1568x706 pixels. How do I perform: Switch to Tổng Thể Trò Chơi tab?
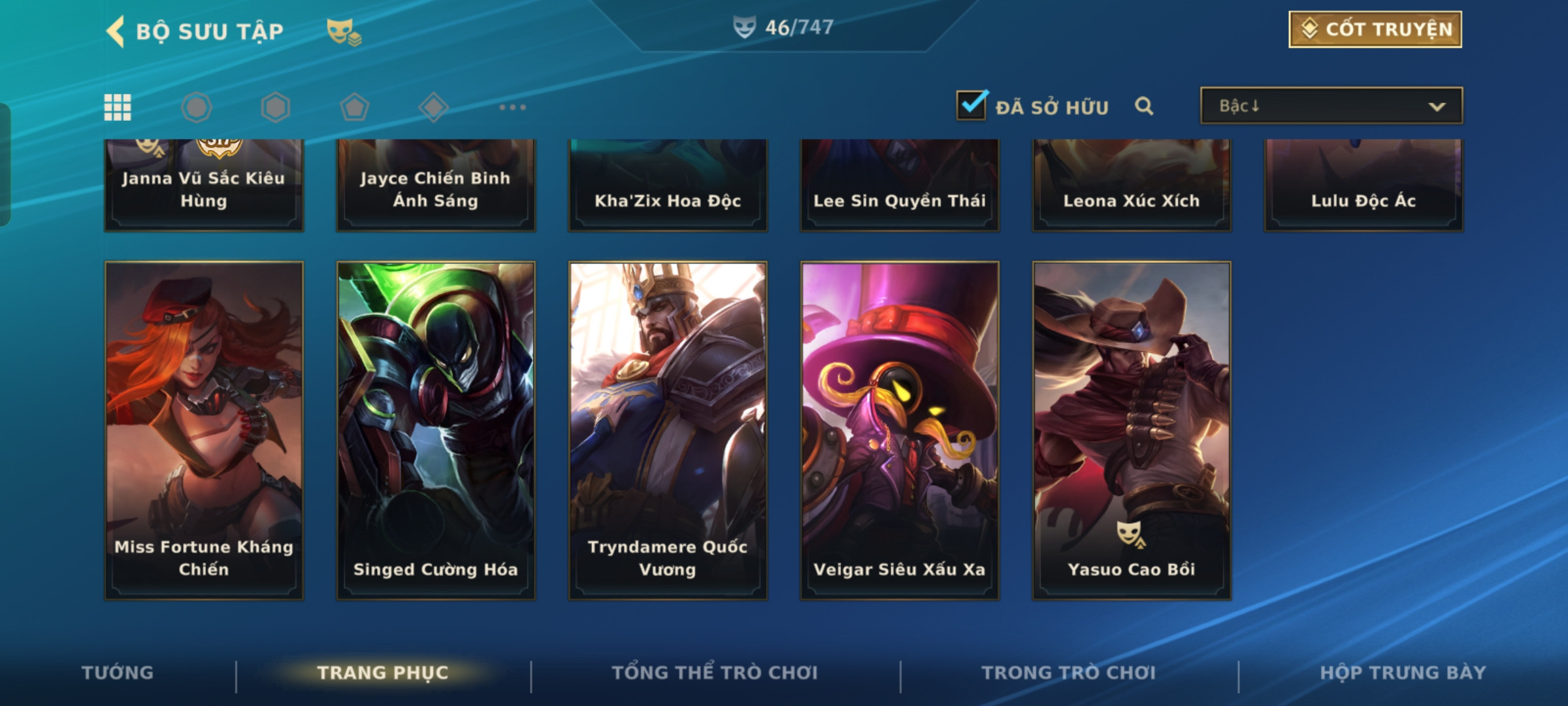(x=715, y=673)
